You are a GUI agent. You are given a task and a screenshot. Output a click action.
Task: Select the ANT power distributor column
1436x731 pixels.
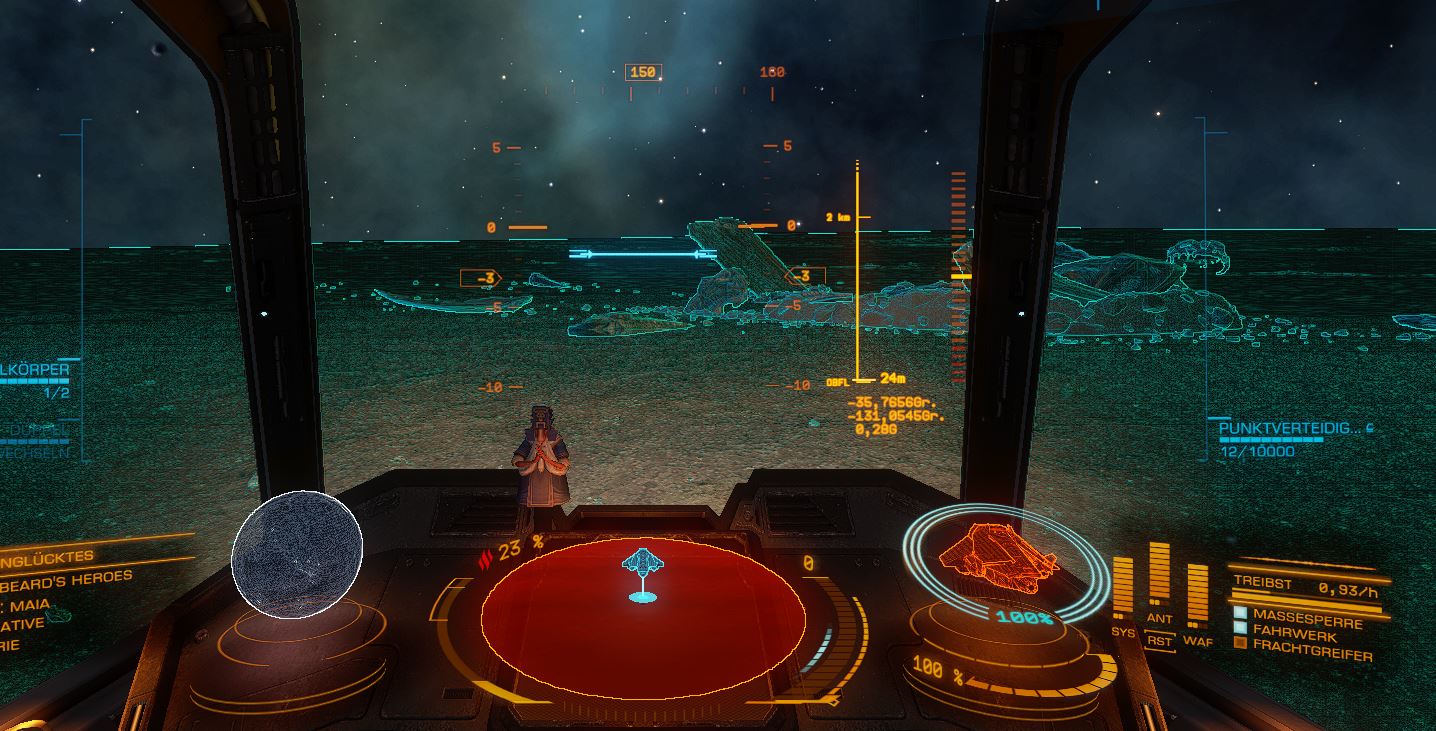[1159, 575]
